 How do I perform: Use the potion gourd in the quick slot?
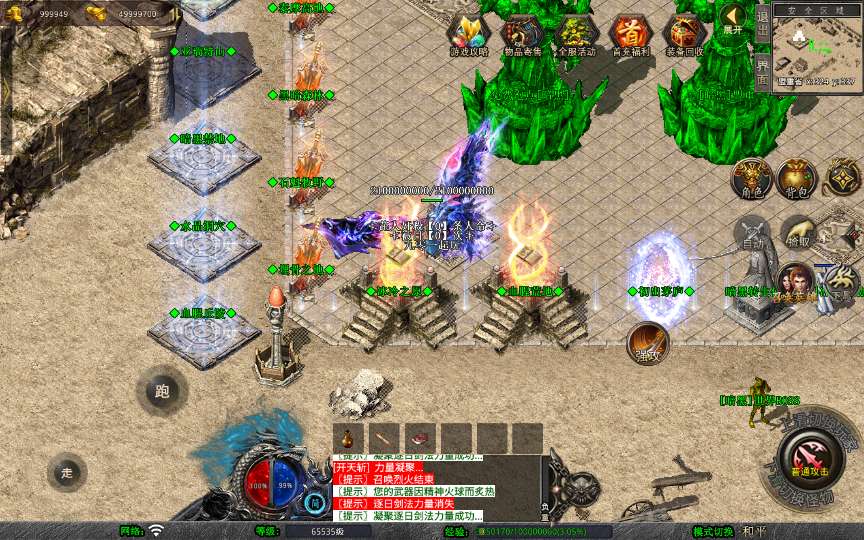[x=348, y=438]
